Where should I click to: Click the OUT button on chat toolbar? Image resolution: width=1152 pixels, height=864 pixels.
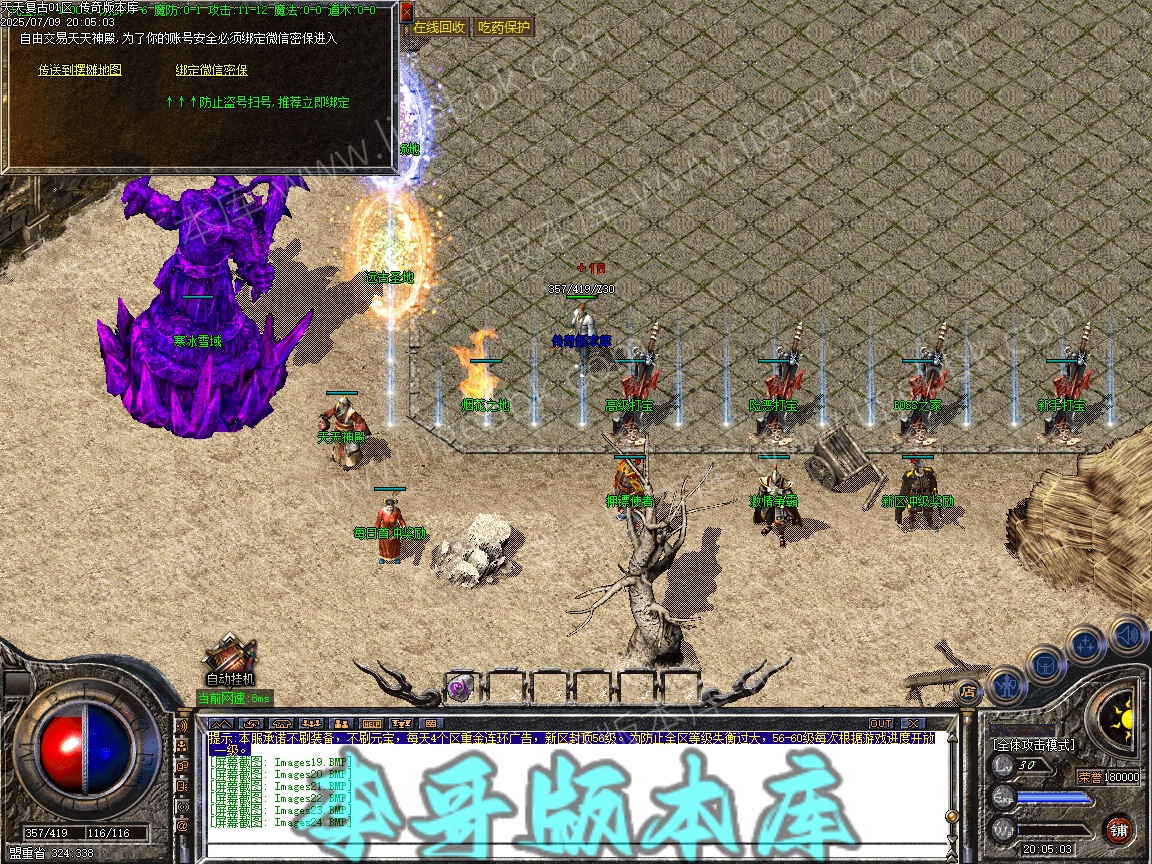(881, 723)
